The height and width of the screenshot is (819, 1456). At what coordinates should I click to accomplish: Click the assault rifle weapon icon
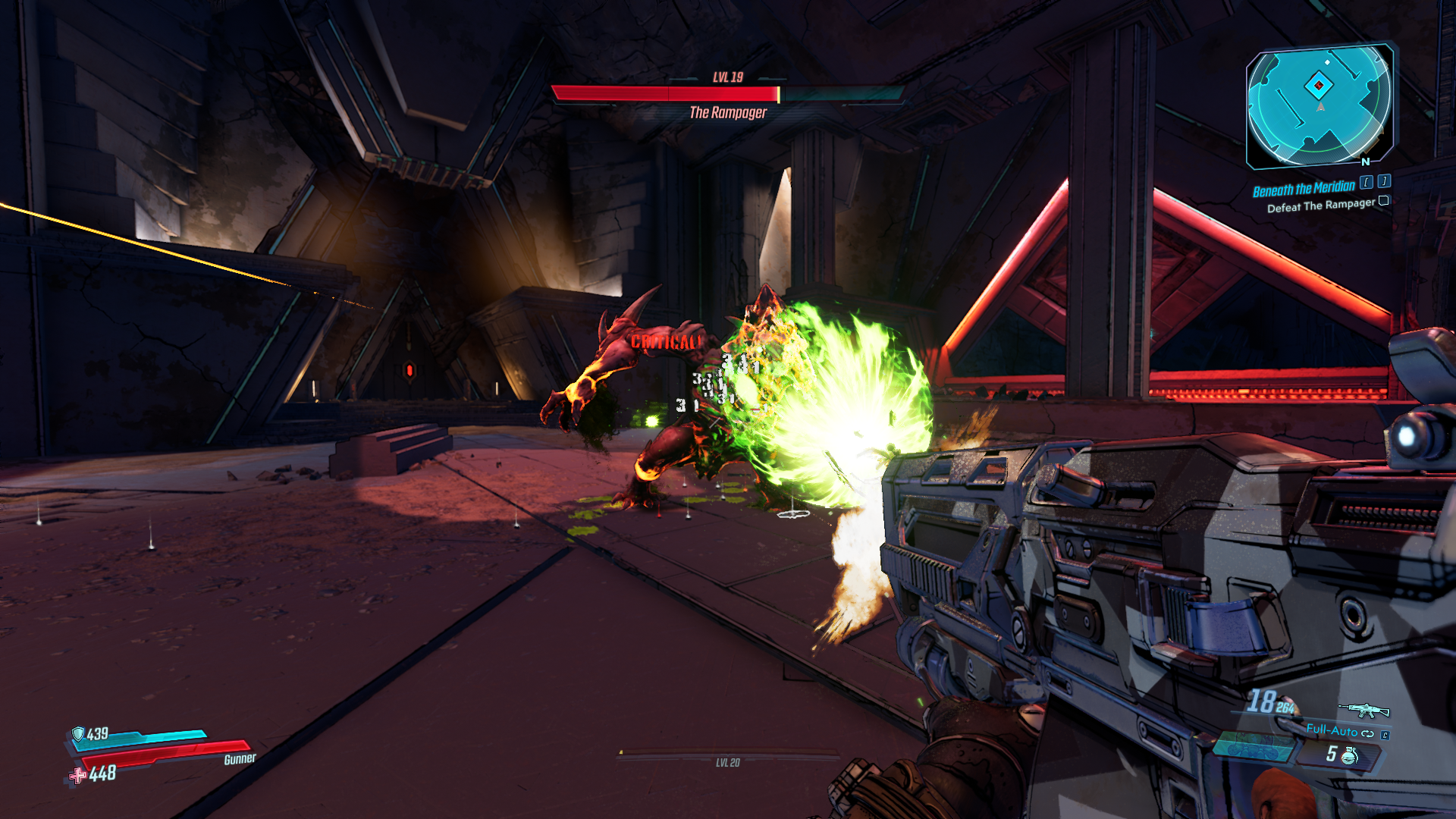coord(1363,711)
